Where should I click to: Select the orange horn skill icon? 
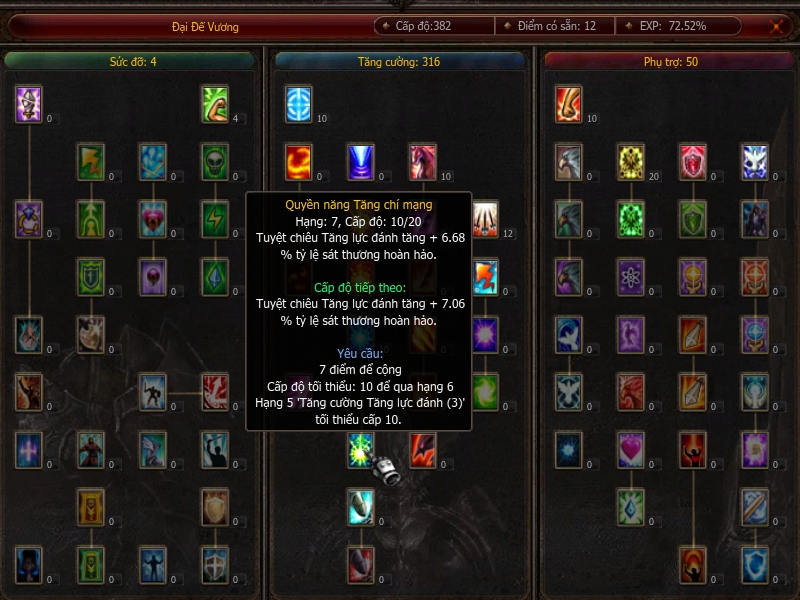click(569, 103)
